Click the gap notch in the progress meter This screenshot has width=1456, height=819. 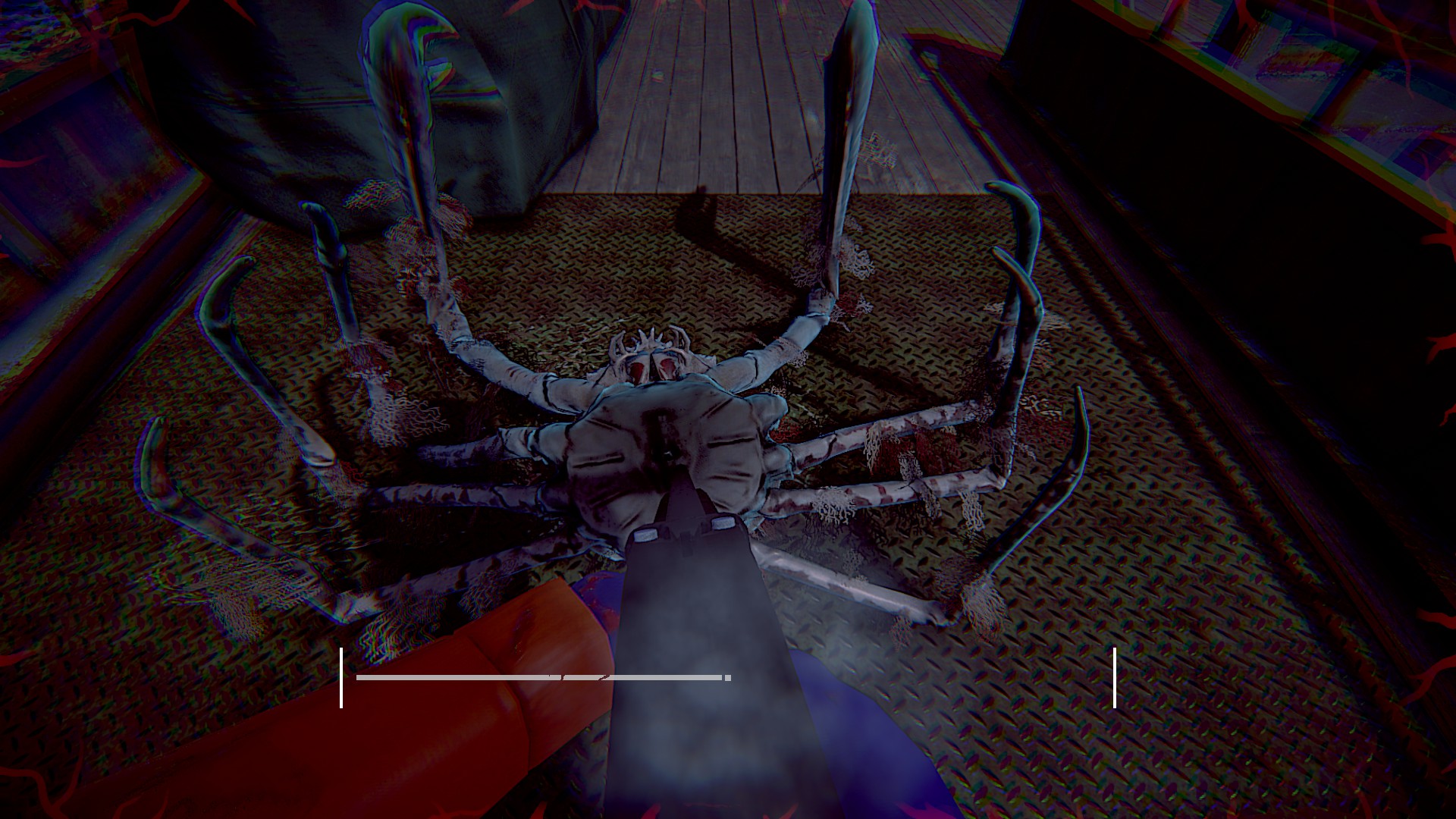click(x=563, y=677)
